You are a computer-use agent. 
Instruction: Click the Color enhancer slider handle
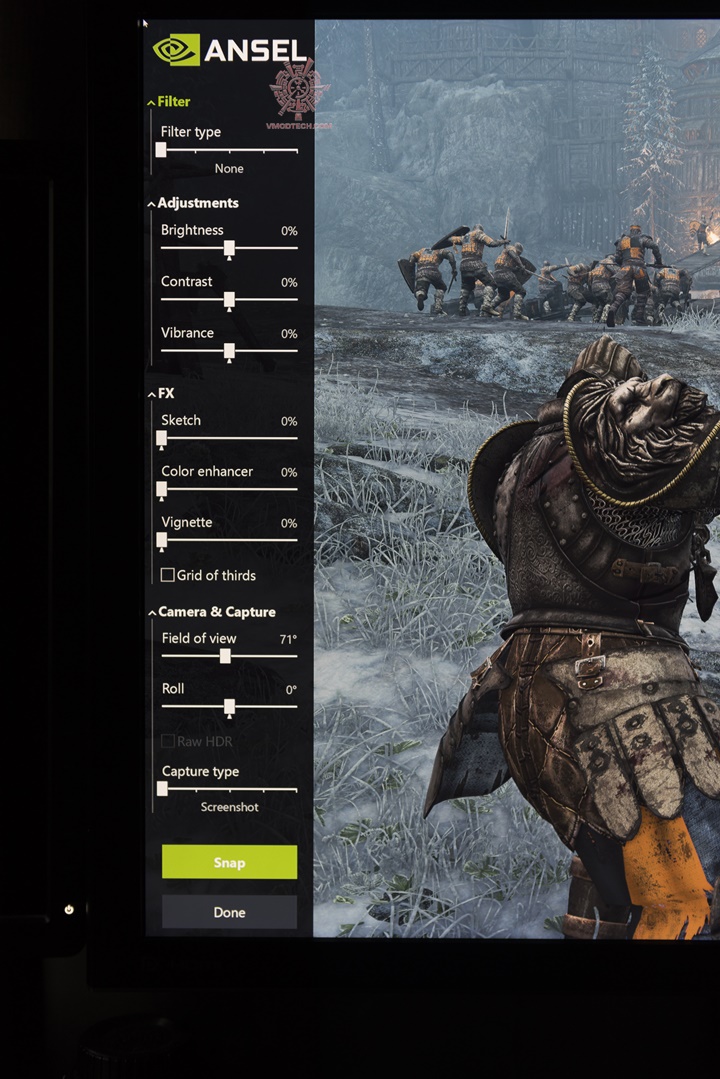[x=162, y=489]
